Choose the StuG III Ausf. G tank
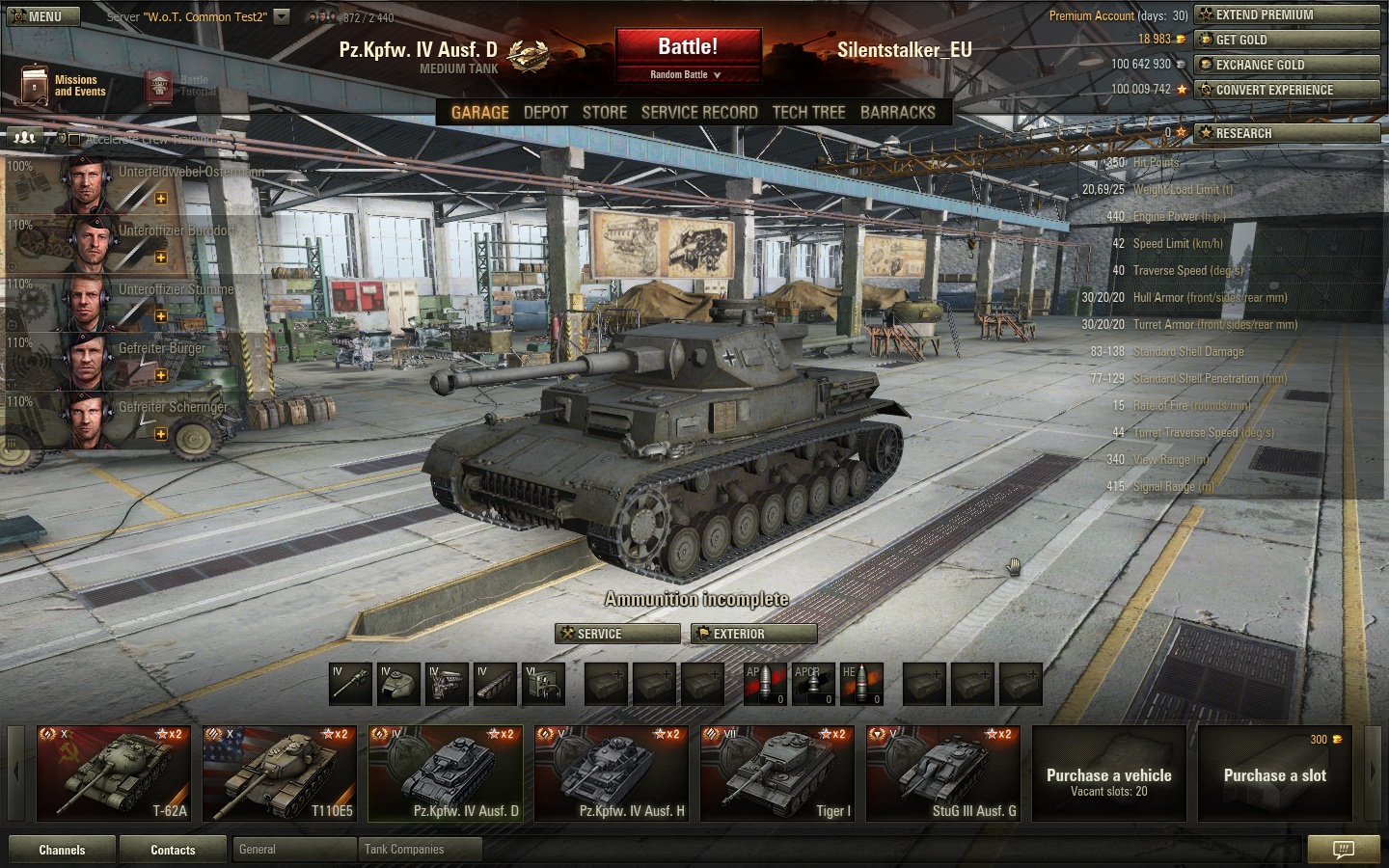The width and height of the screenshot is (1389, 868). [943, 773]
